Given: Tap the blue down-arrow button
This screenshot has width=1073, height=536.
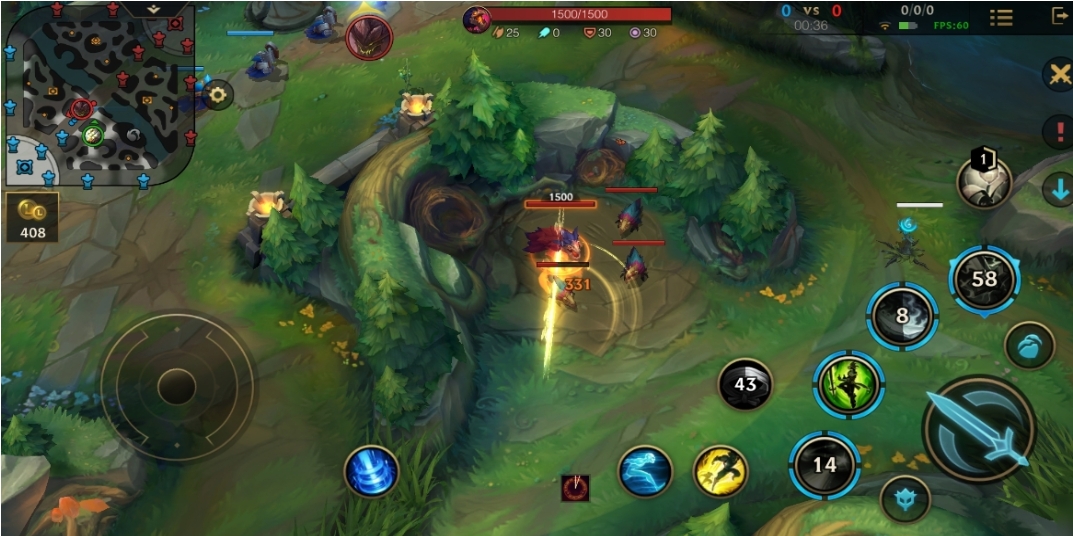Looking at the screenshot, I should (x=1058, y=190).
